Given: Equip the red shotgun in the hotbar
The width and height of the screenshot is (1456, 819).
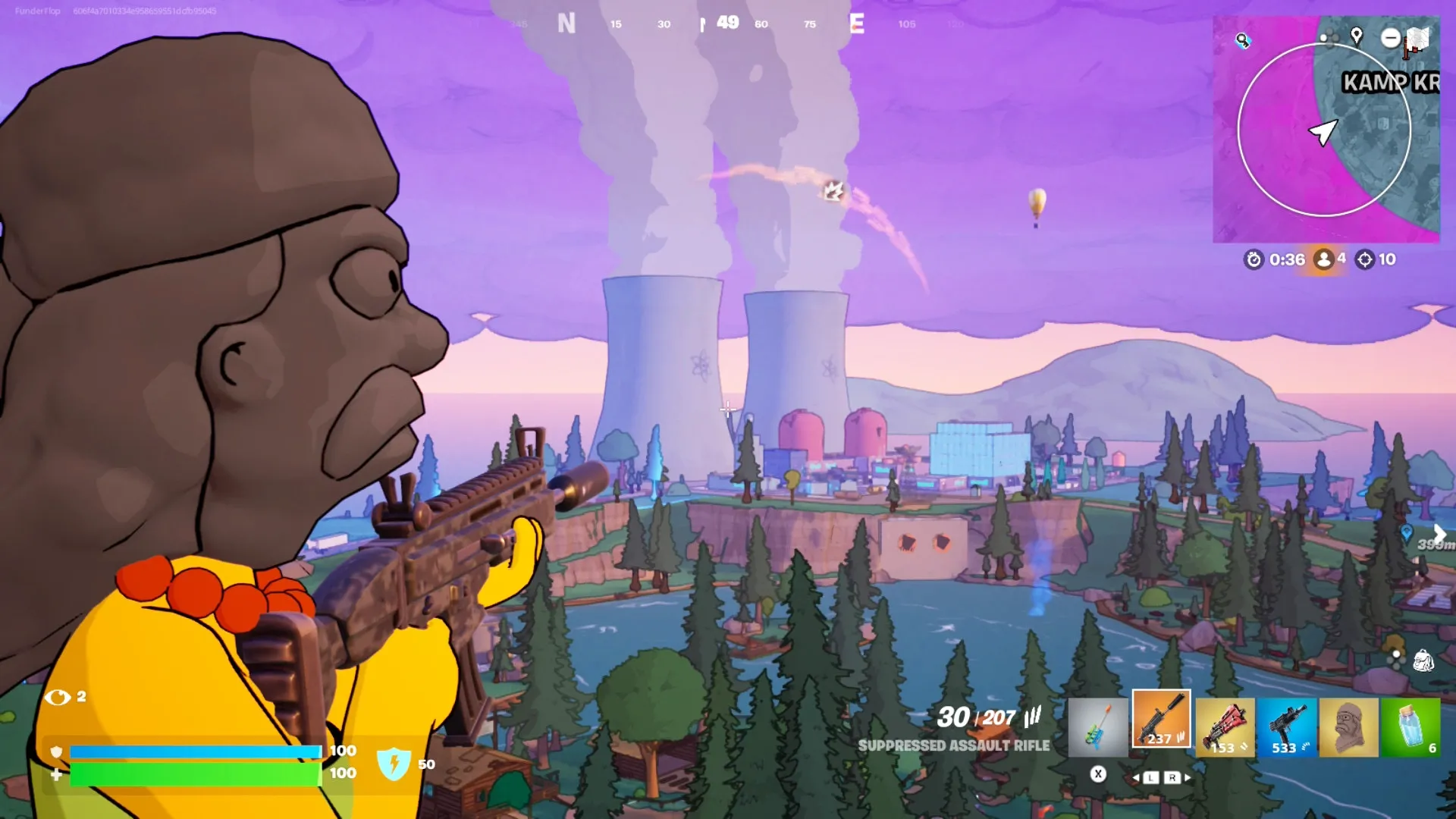Looking at the screenshot, I should 1225,728.
